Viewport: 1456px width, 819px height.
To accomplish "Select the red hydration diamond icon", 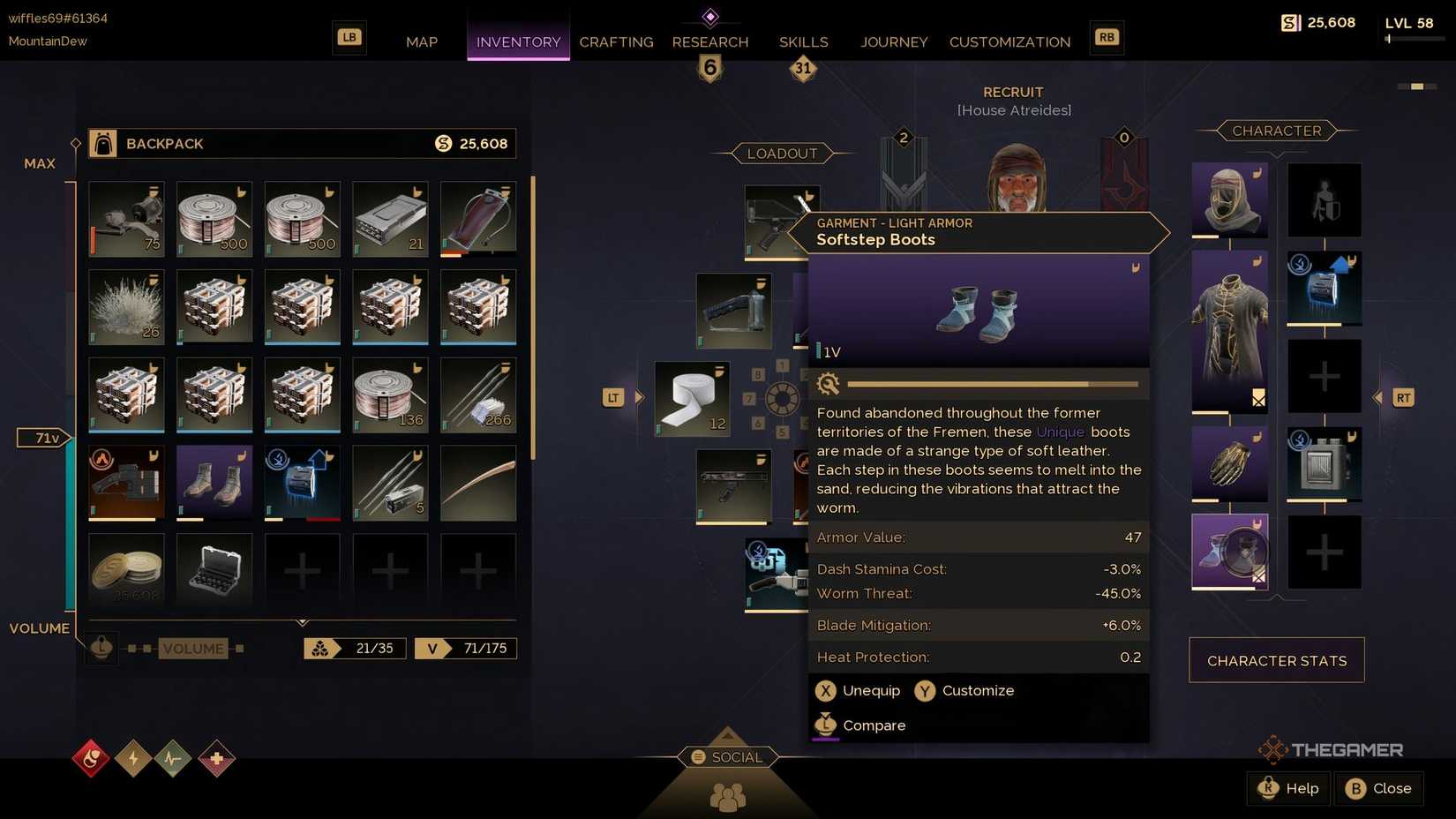I will click(x=91, y=758).
